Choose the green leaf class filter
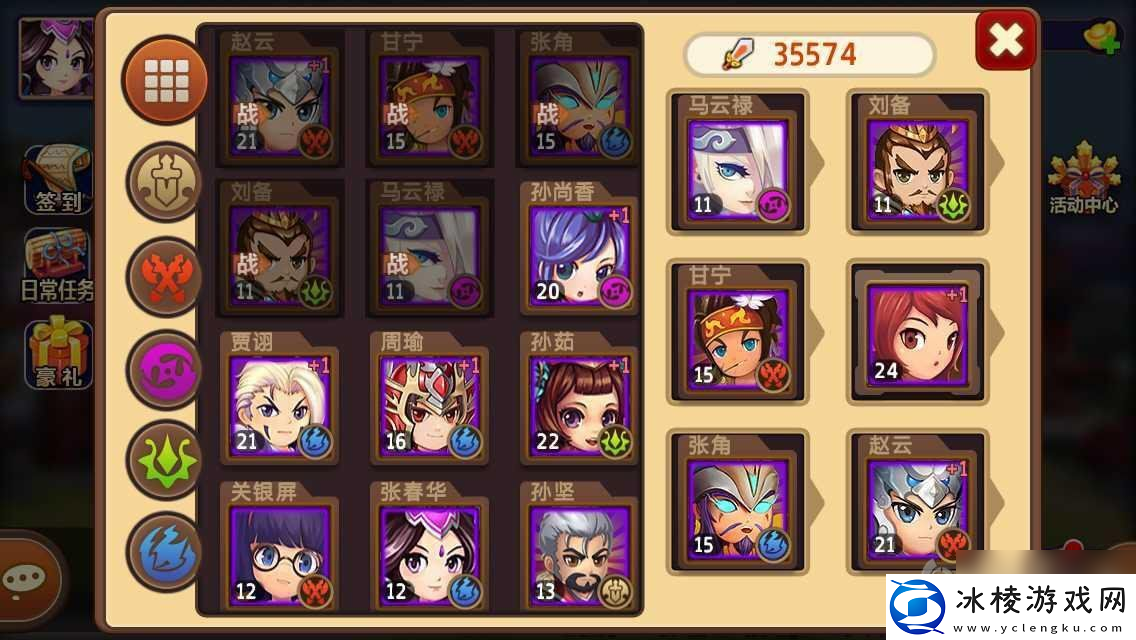This screenshot has width=1136, height=640. [x=165, y=461]
